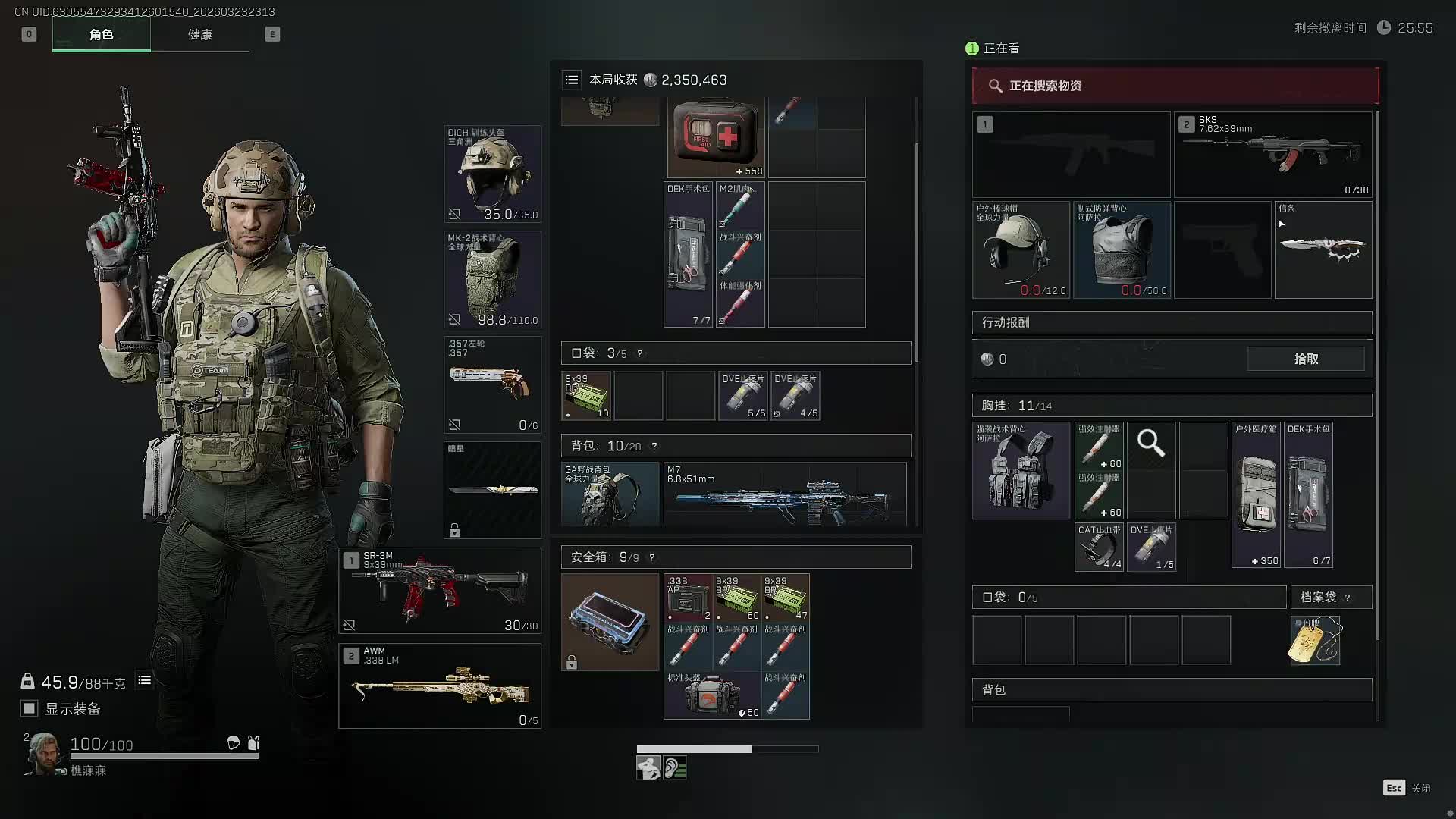Screen dimensions: 1456x819
Task: Choose the GA野战背包 backpack item
Action: pyautogui.click(x=610, y=494)
